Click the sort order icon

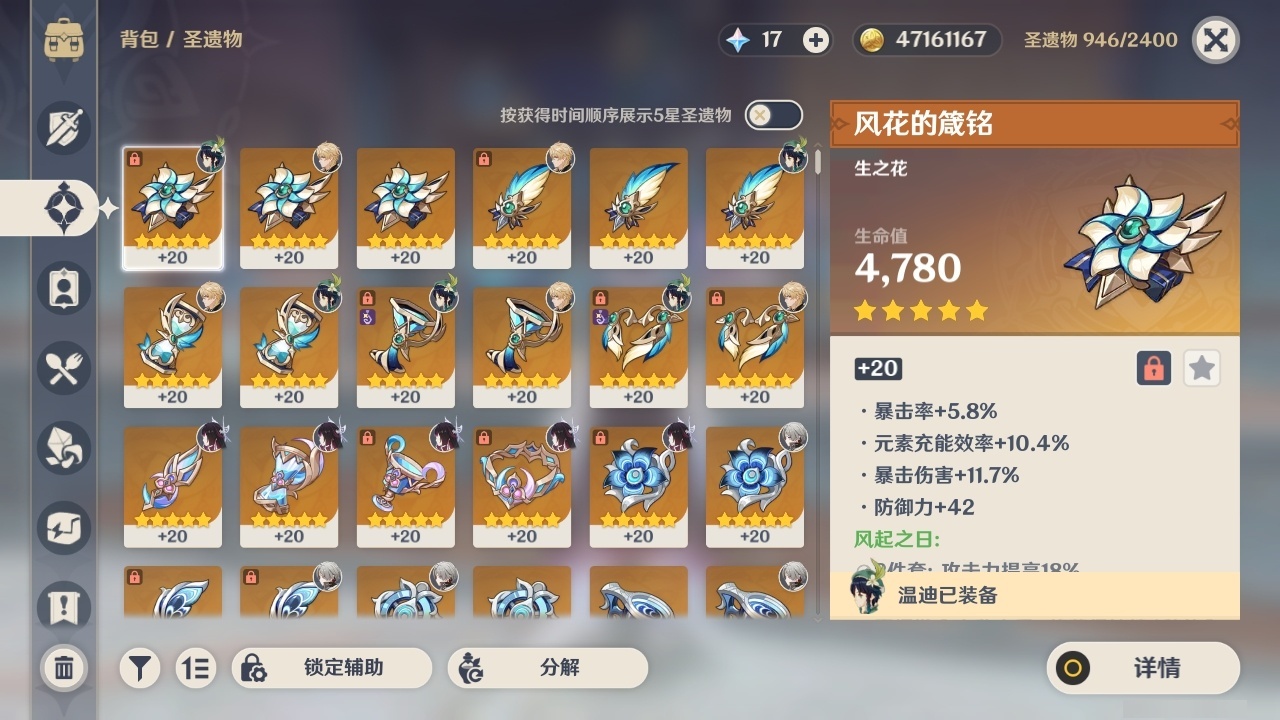(196, 668)
